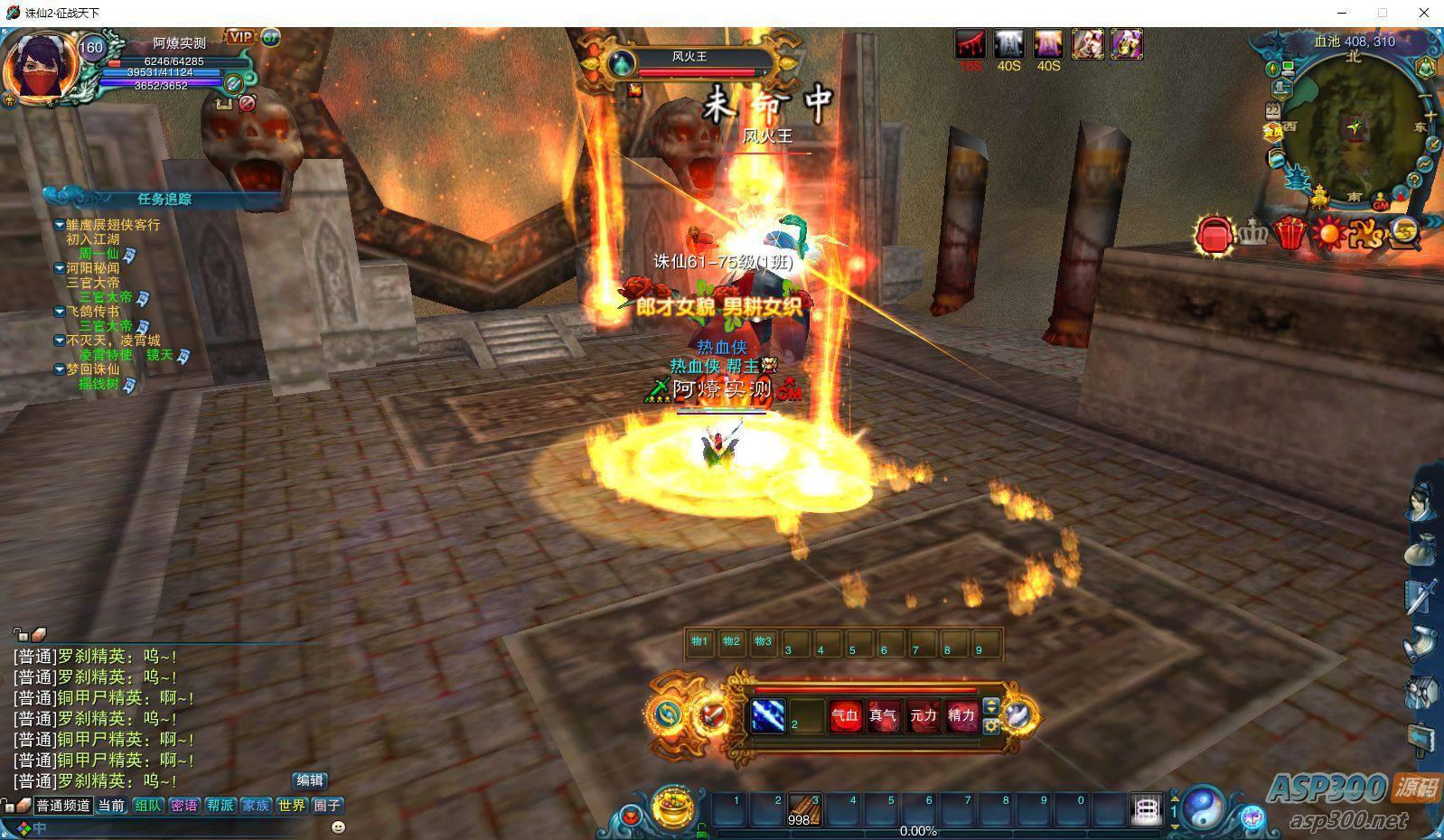
Task: Close the game window
Action: coord(1424,13)
